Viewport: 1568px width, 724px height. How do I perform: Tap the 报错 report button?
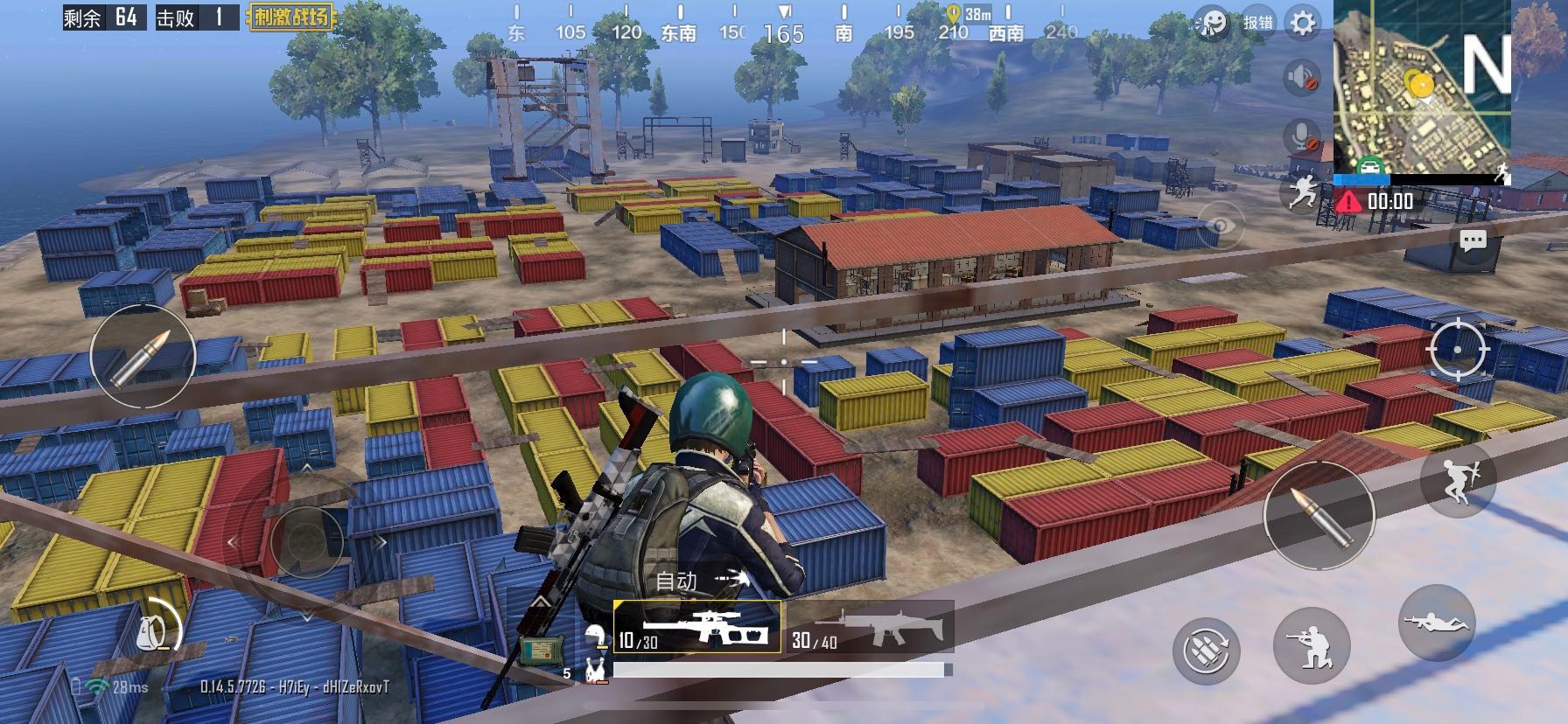[x=1258, y=23]
